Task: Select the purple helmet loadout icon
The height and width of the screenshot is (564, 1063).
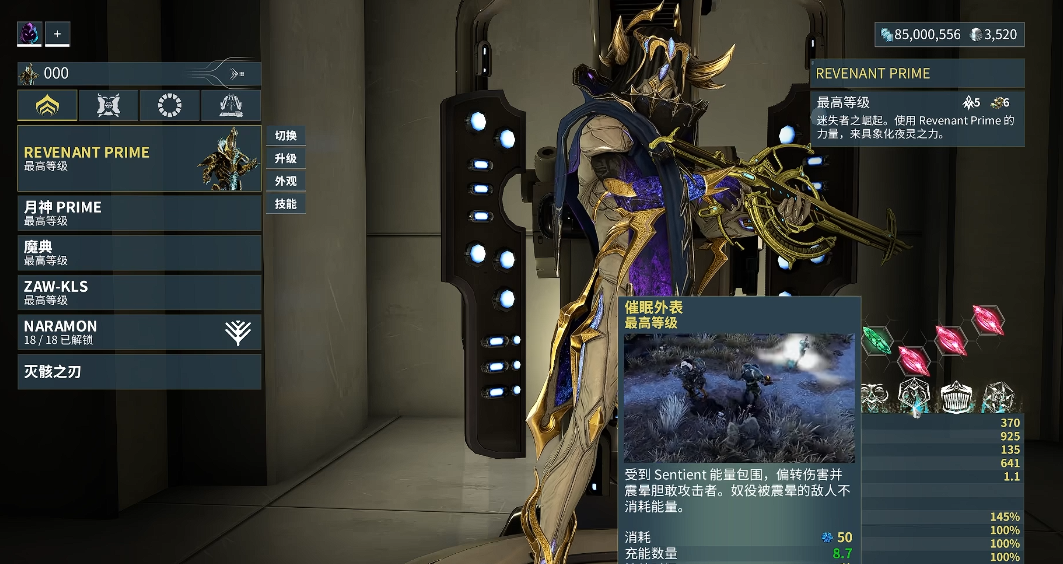Action: [29, 34]
